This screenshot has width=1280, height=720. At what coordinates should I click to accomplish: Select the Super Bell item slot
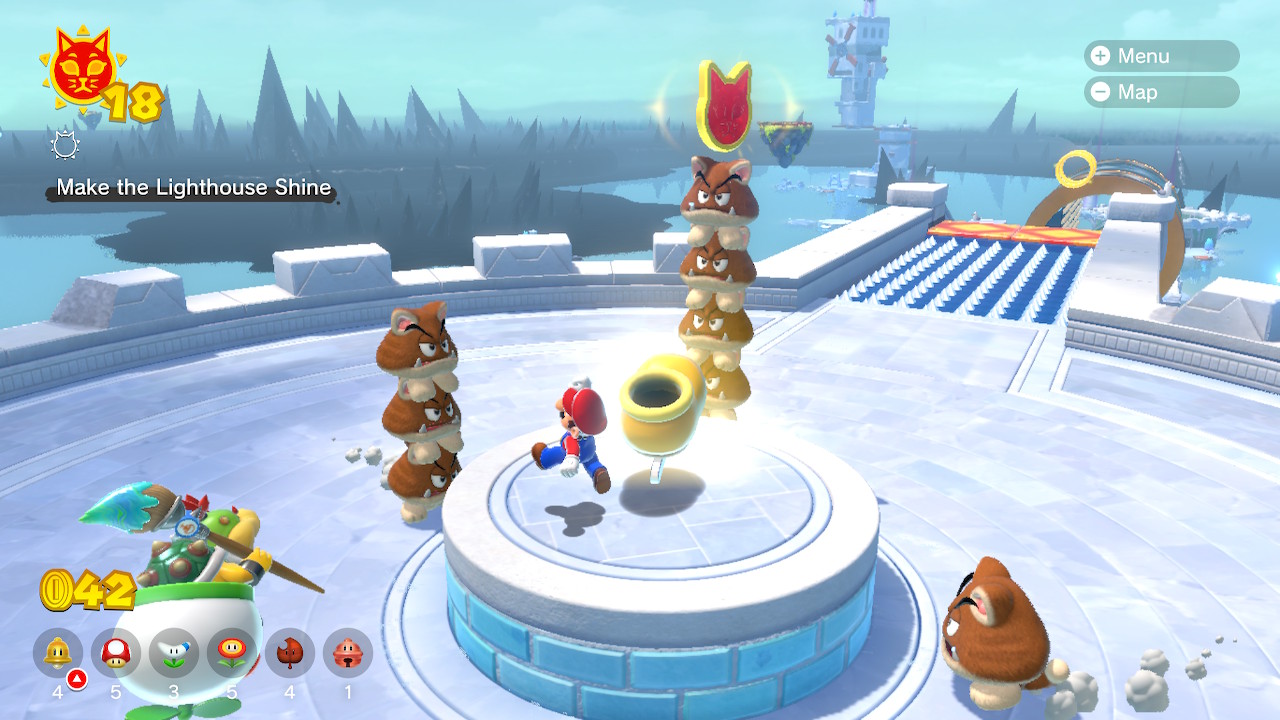[x=58, y=653]
